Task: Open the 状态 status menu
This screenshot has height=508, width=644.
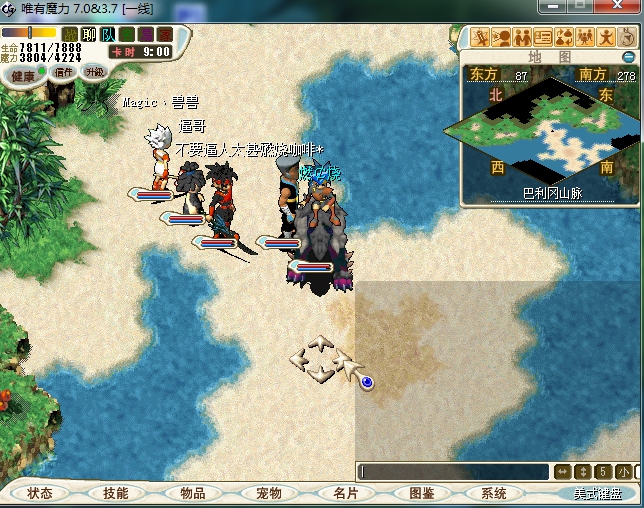Action: (41, 493)
